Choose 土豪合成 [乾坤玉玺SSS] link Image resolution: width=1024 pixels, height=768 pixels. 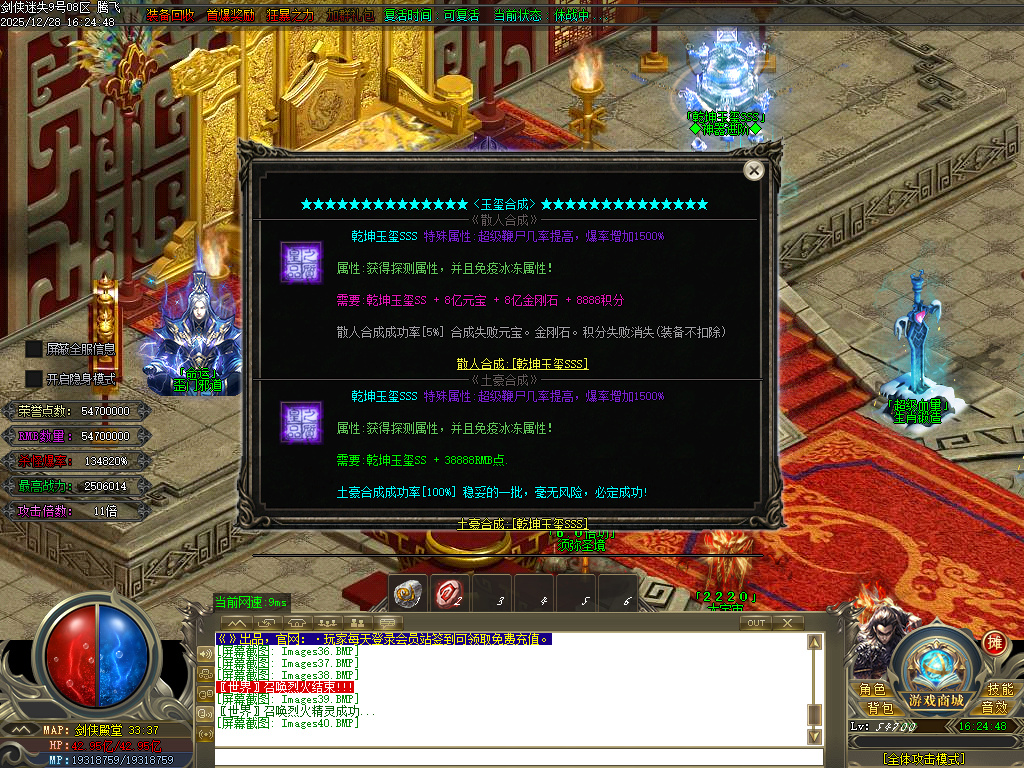(x=522, y=524)
